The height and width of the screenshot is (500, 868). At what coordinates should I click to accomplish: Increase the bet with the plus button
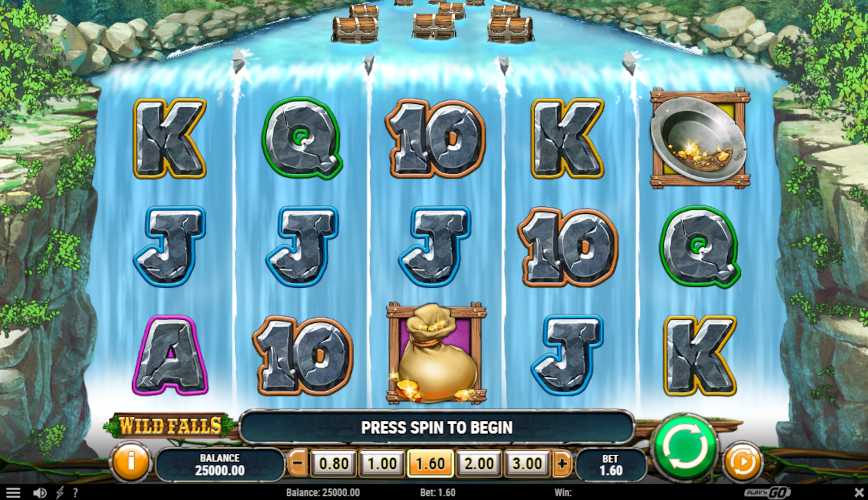pyautogui.click(x=561, y=464)
